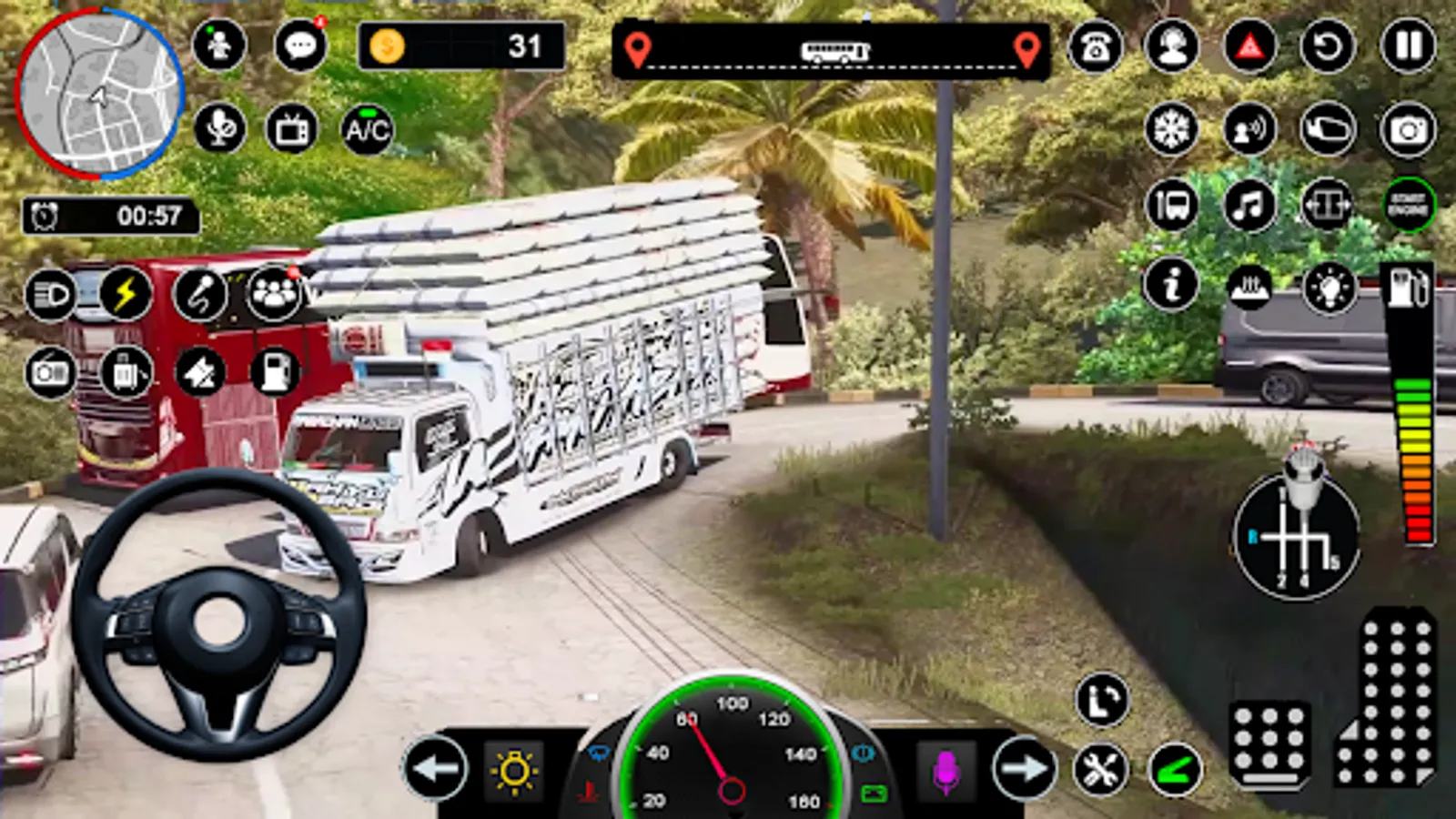
Task: Pause the game
Action: [1408, 45]
